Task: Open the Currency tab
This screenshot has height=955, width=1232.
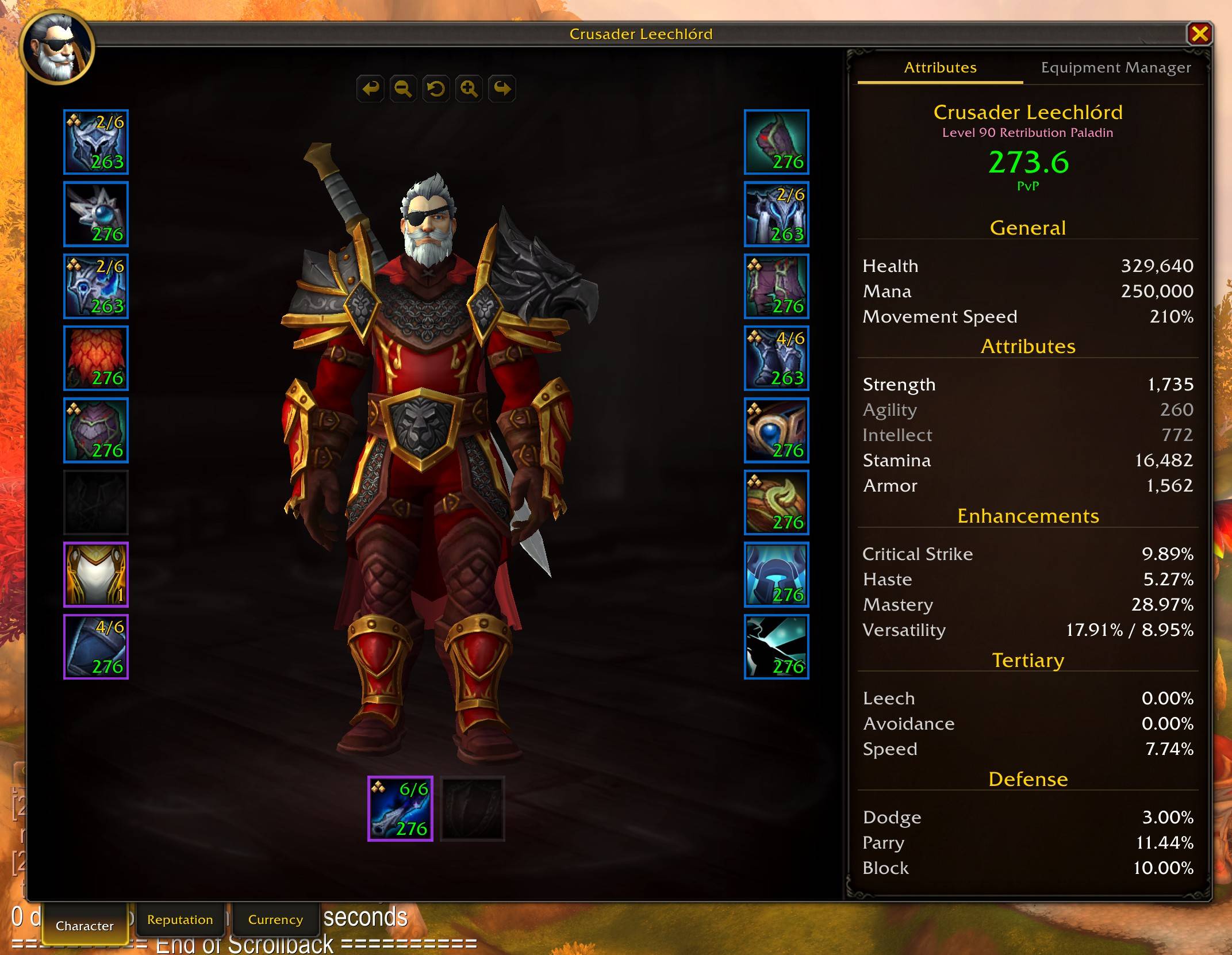Action: 275,919
